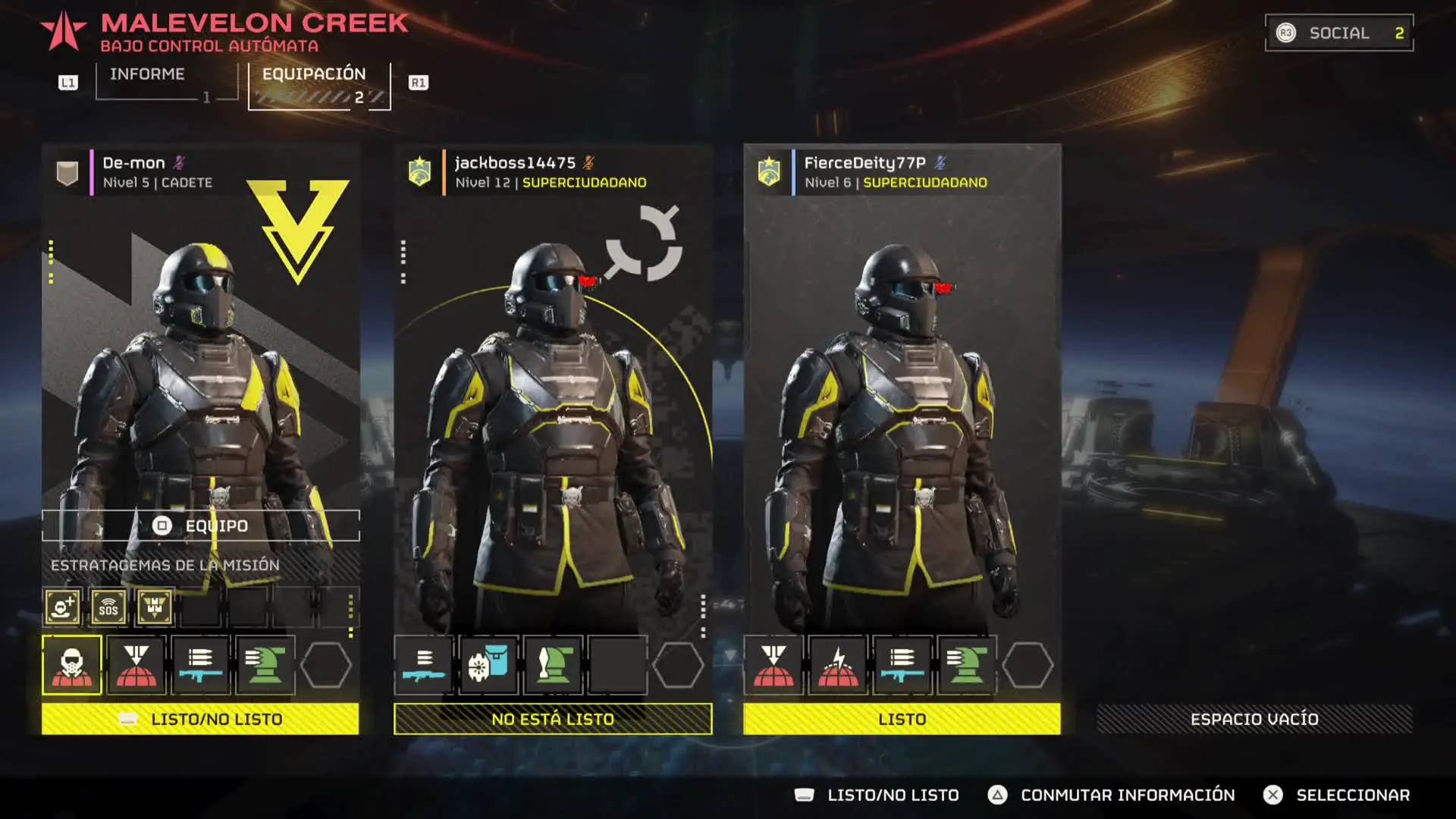Select the Reinforce helmet-plus mission stratagem
Viewport: 1456px width, 819px height.
(x=62, y=607)
